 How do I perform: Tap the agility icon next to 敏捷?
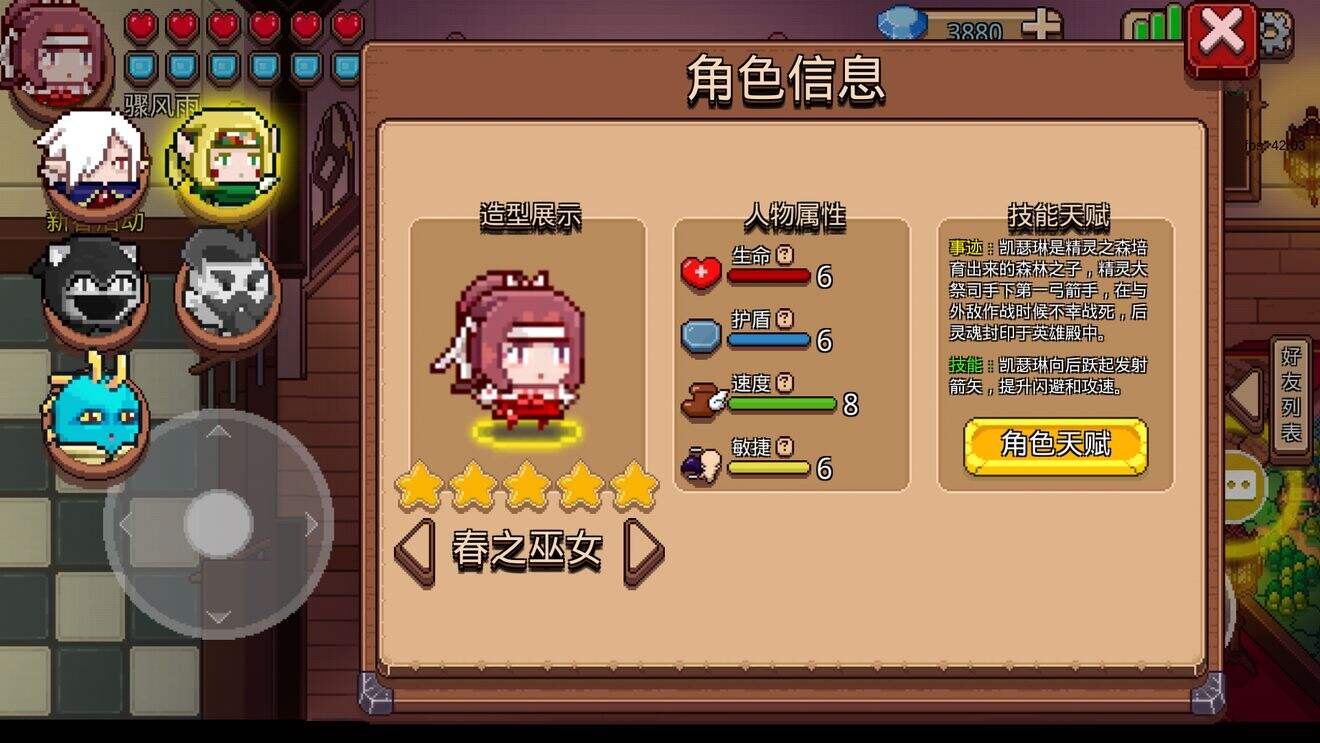pyautogui.click(x=700, y=462)
